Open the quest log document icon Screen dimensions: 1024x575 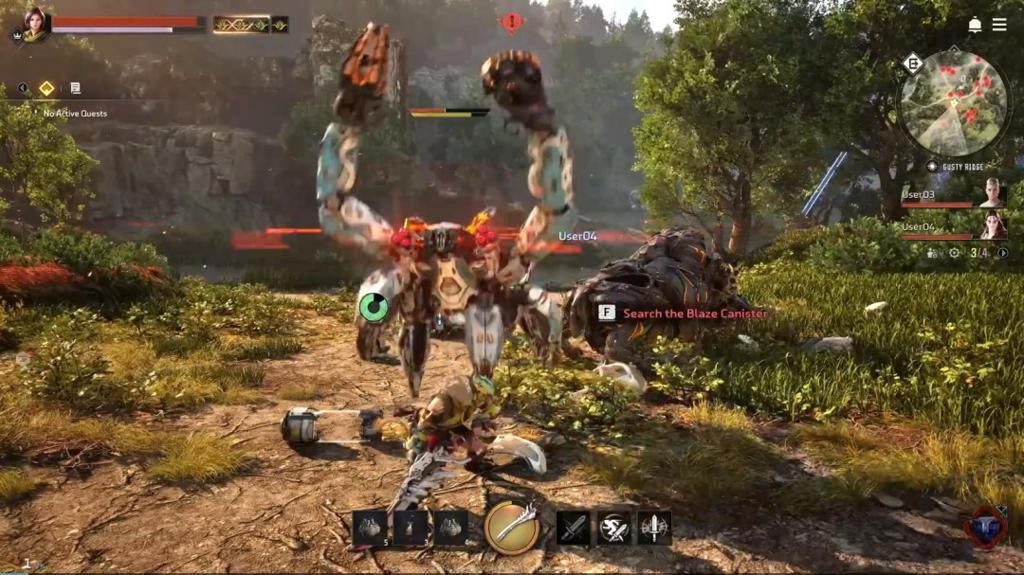[75, 88]
